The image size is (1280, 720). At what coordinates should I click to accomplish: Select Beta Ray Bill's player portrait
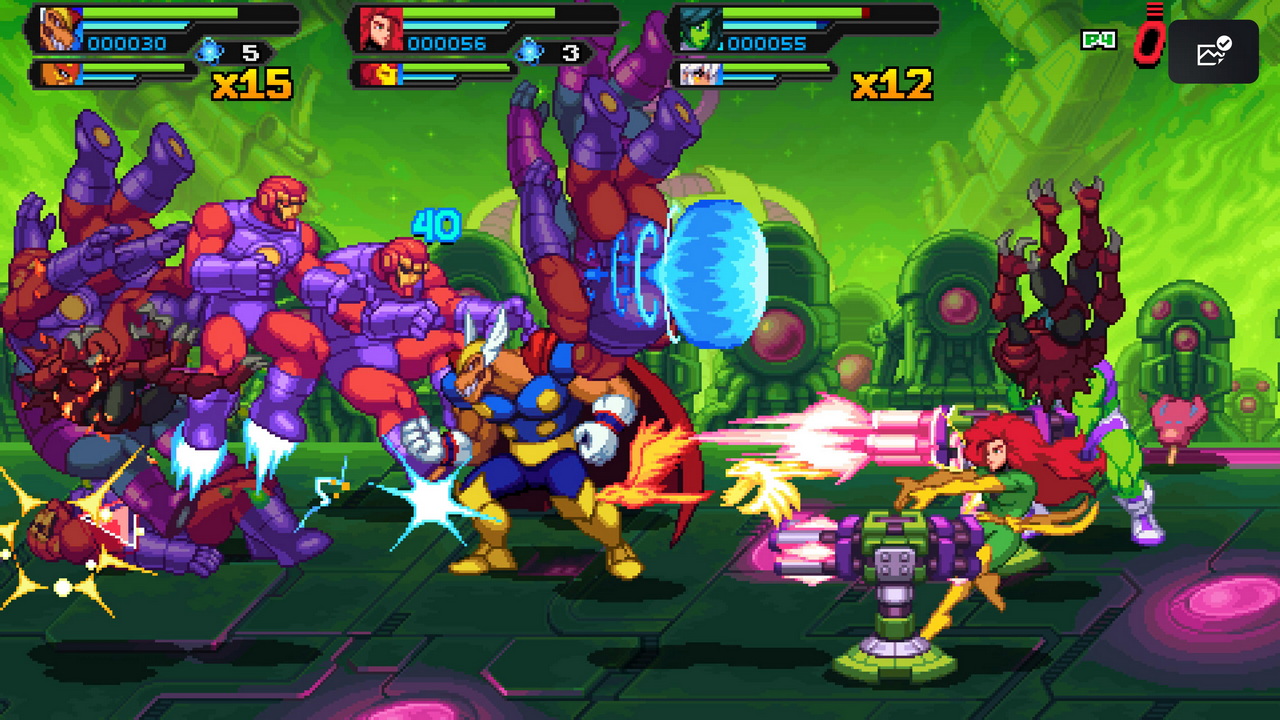(61, 29)
